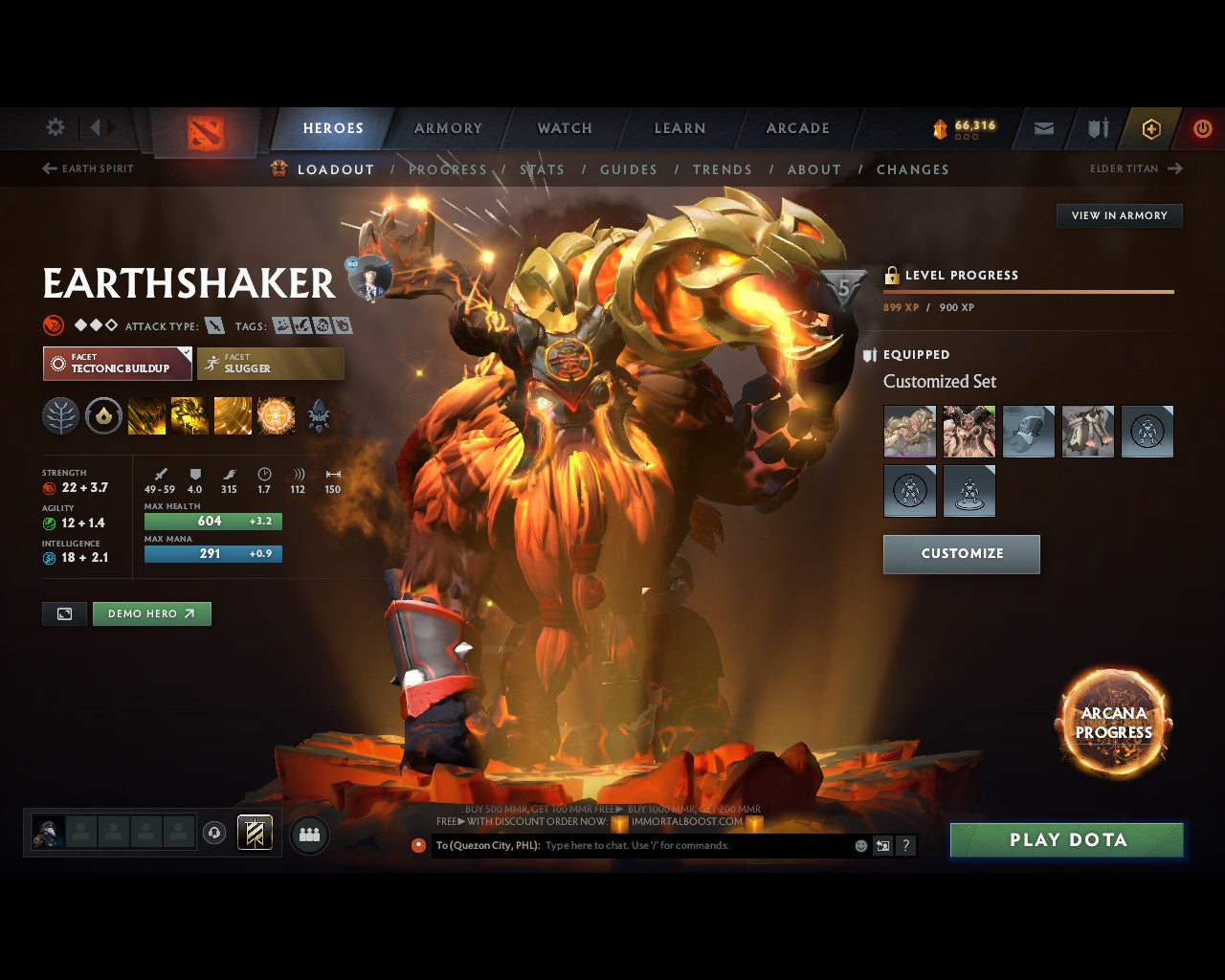This screenshot has height=980, width=1225.
Task: Open Customize for the equipped set
Action: click(961, 554)
